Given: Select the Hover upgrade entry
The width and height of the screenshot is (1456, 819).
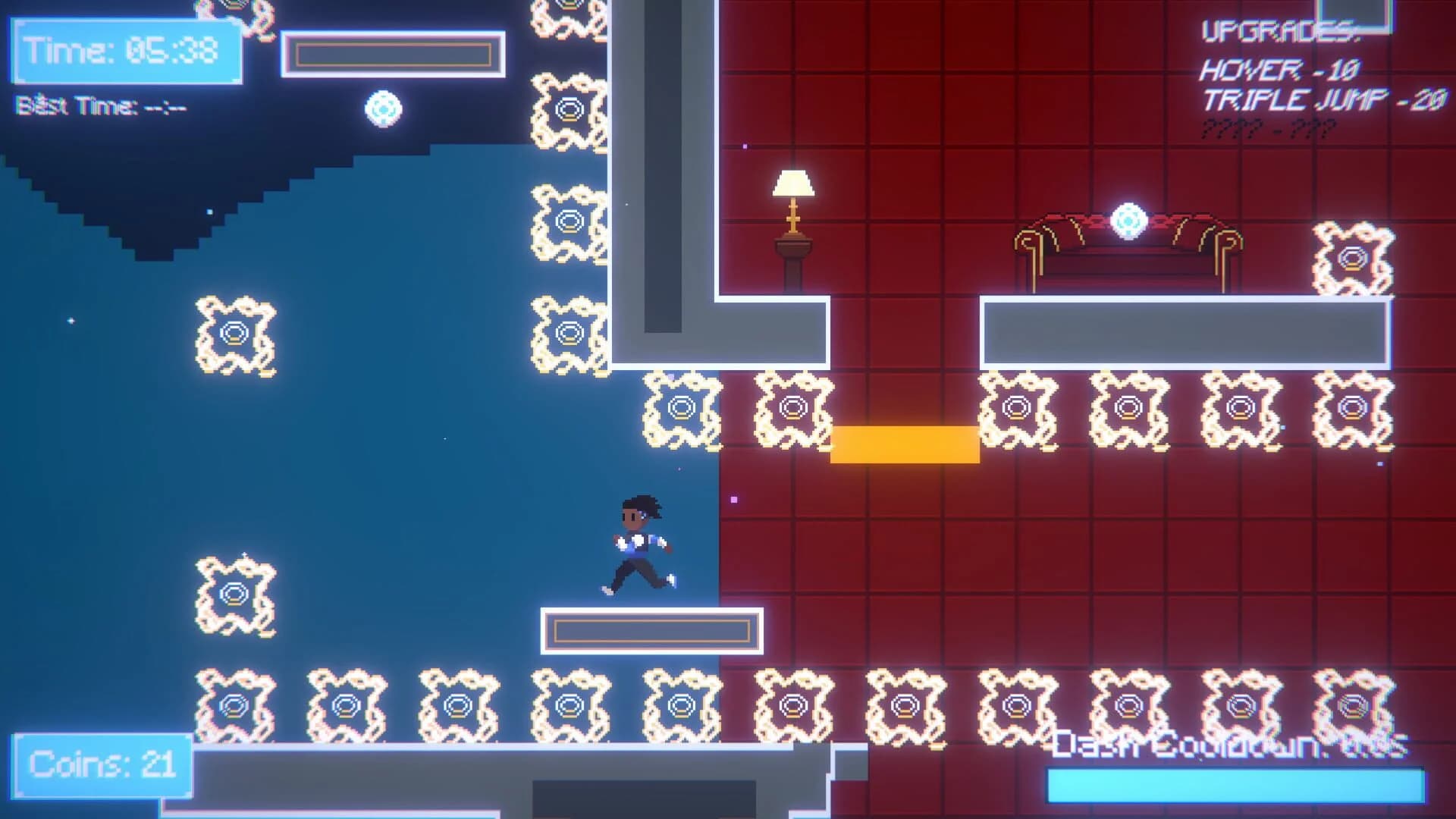Looking at the screenshot, I should [1279, 71].
